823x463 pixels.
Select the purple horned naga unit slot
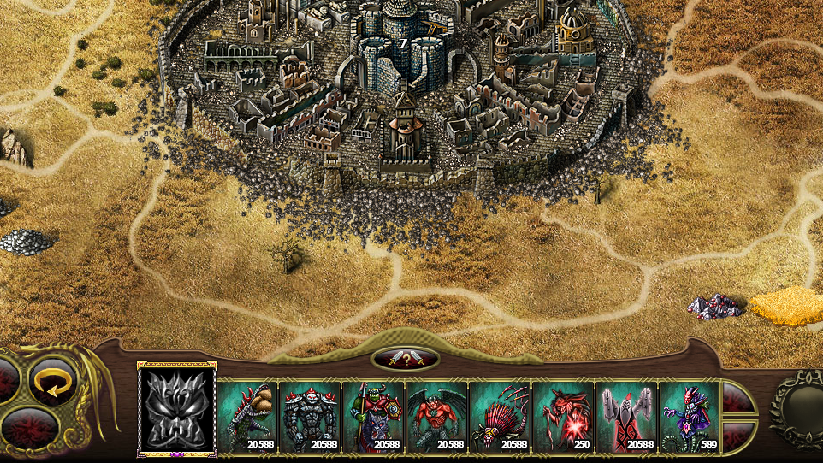click(x=689, y=415)
